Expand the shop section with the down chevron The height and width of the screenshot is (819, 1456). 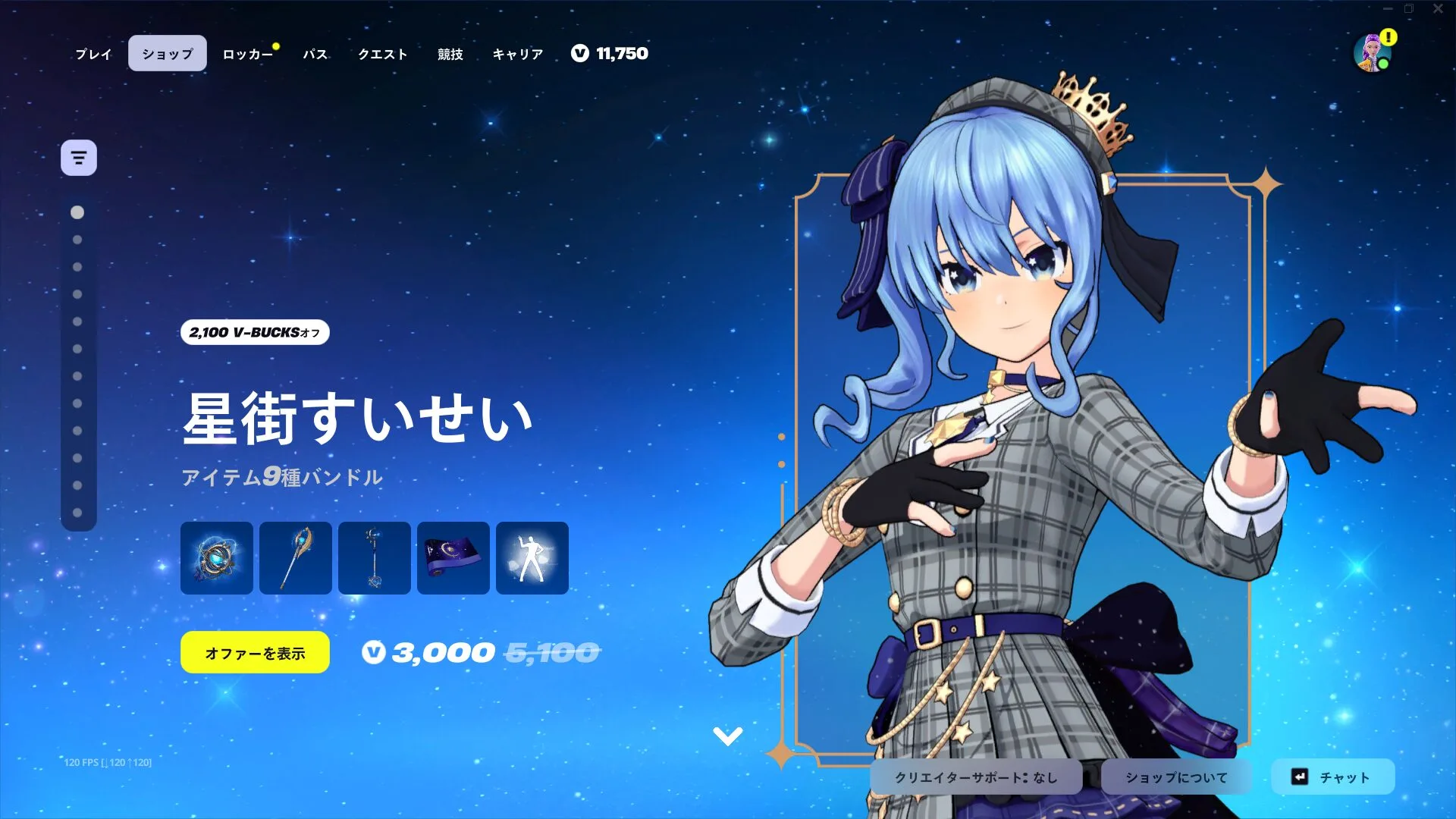(729, 734)
